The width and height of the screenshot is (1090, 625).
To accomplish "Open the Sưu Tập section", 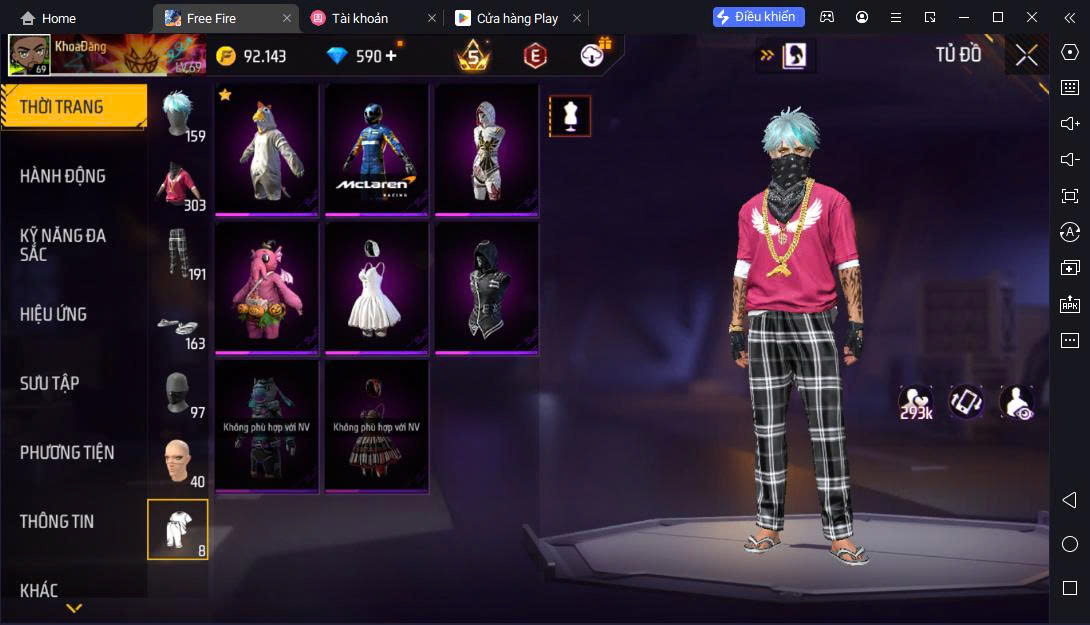I will point(50,383).
